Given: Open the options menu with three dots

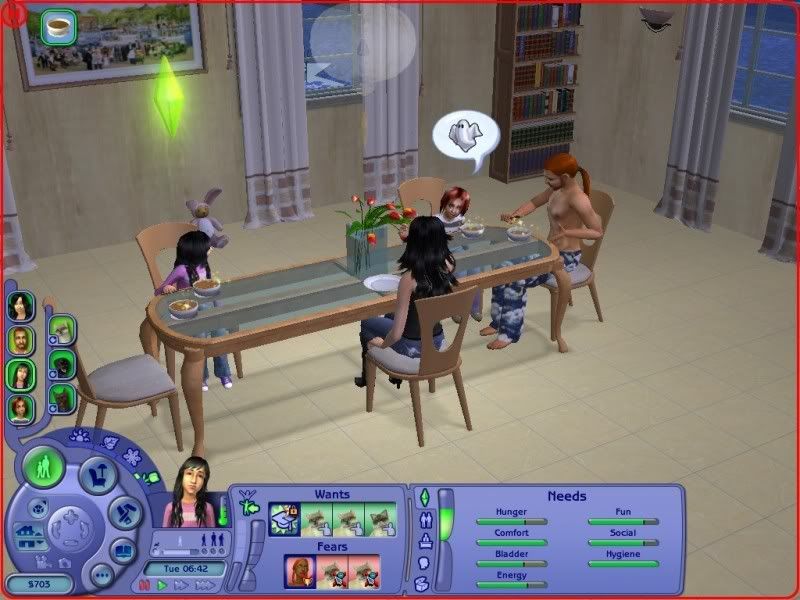Looking at the screenshot, I should click(100, 575).
